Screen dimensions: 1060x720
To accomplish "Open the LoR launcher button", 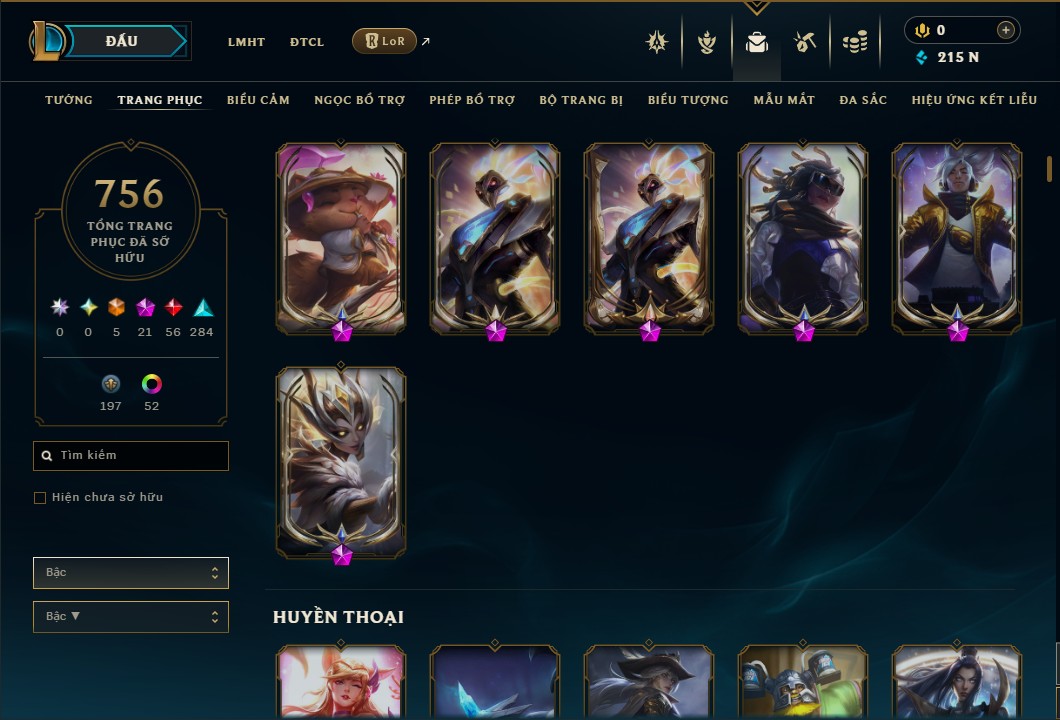I will click(x=384, y=41).
